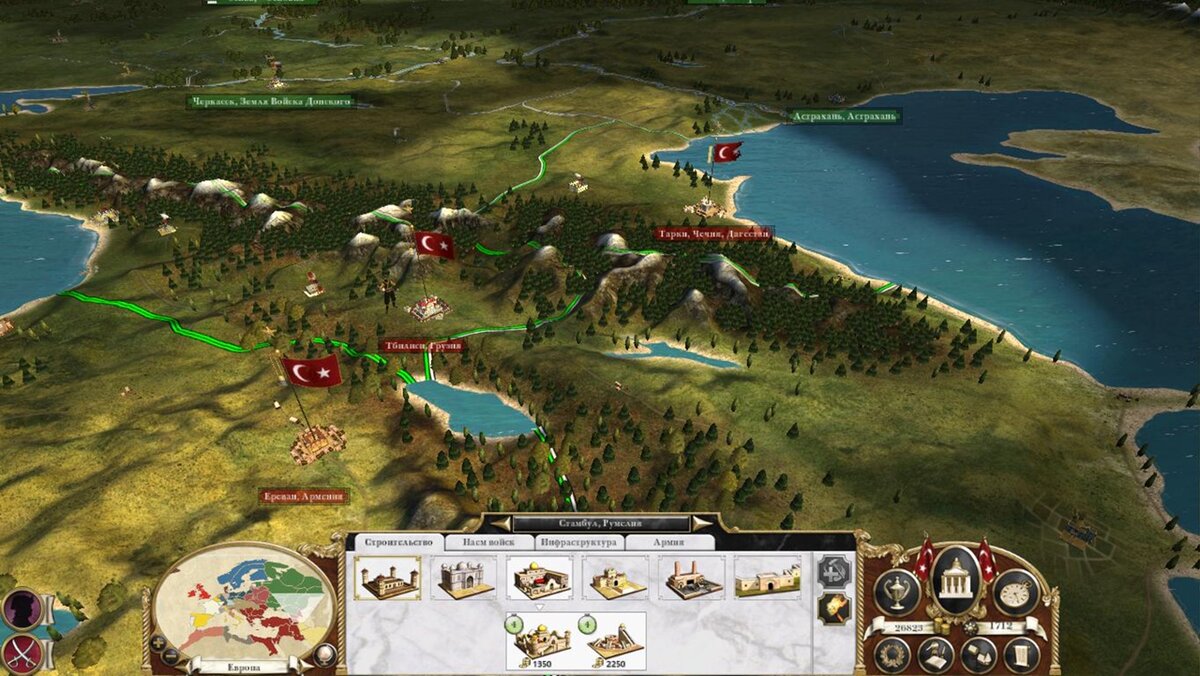The width and height of the screenshot is (1200, 676).
Task: Go to previous city with left arrow
Action: pos(501,523)
